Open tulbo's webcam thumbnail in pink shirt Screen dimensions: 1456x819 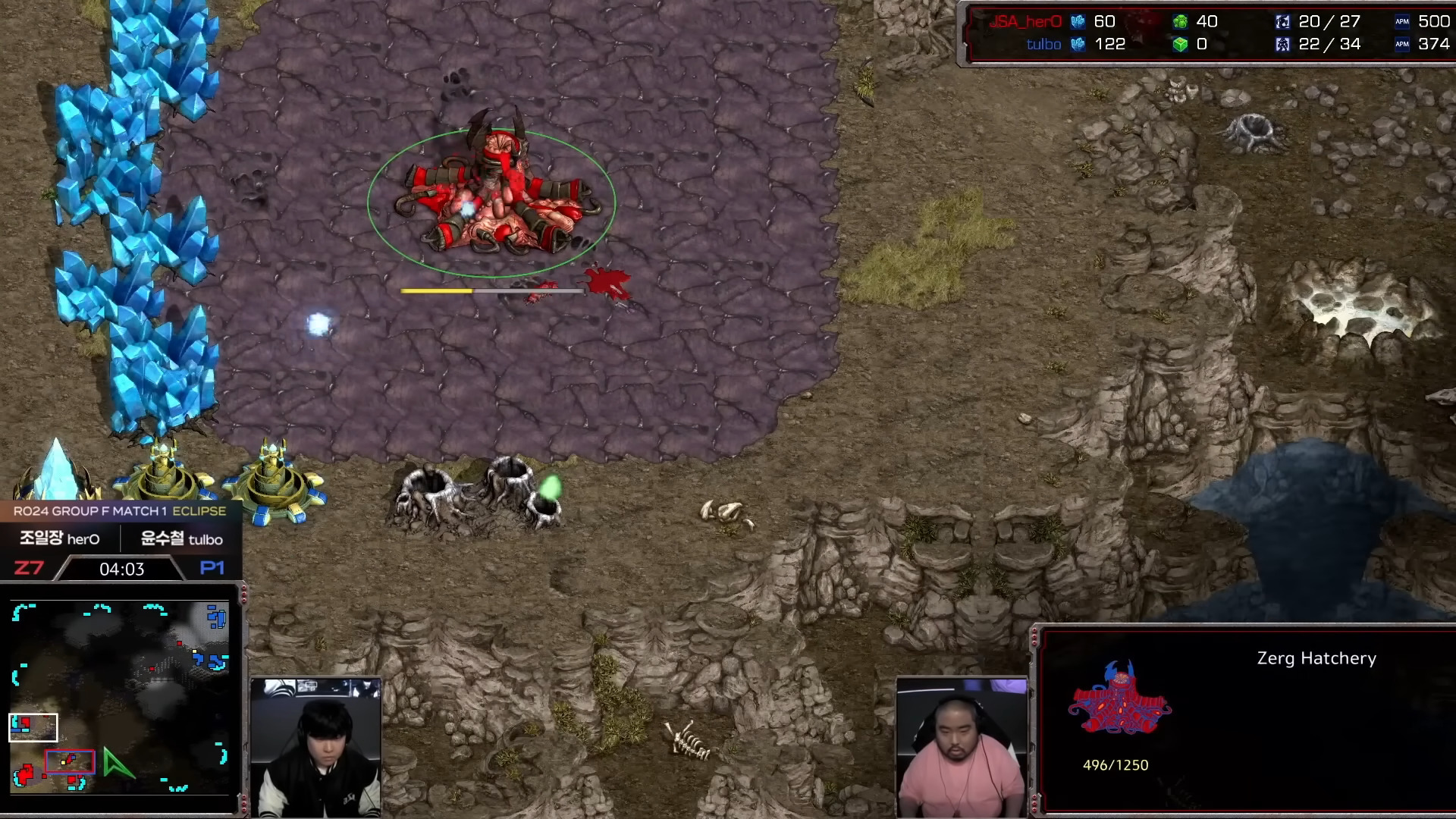point(962,747)
